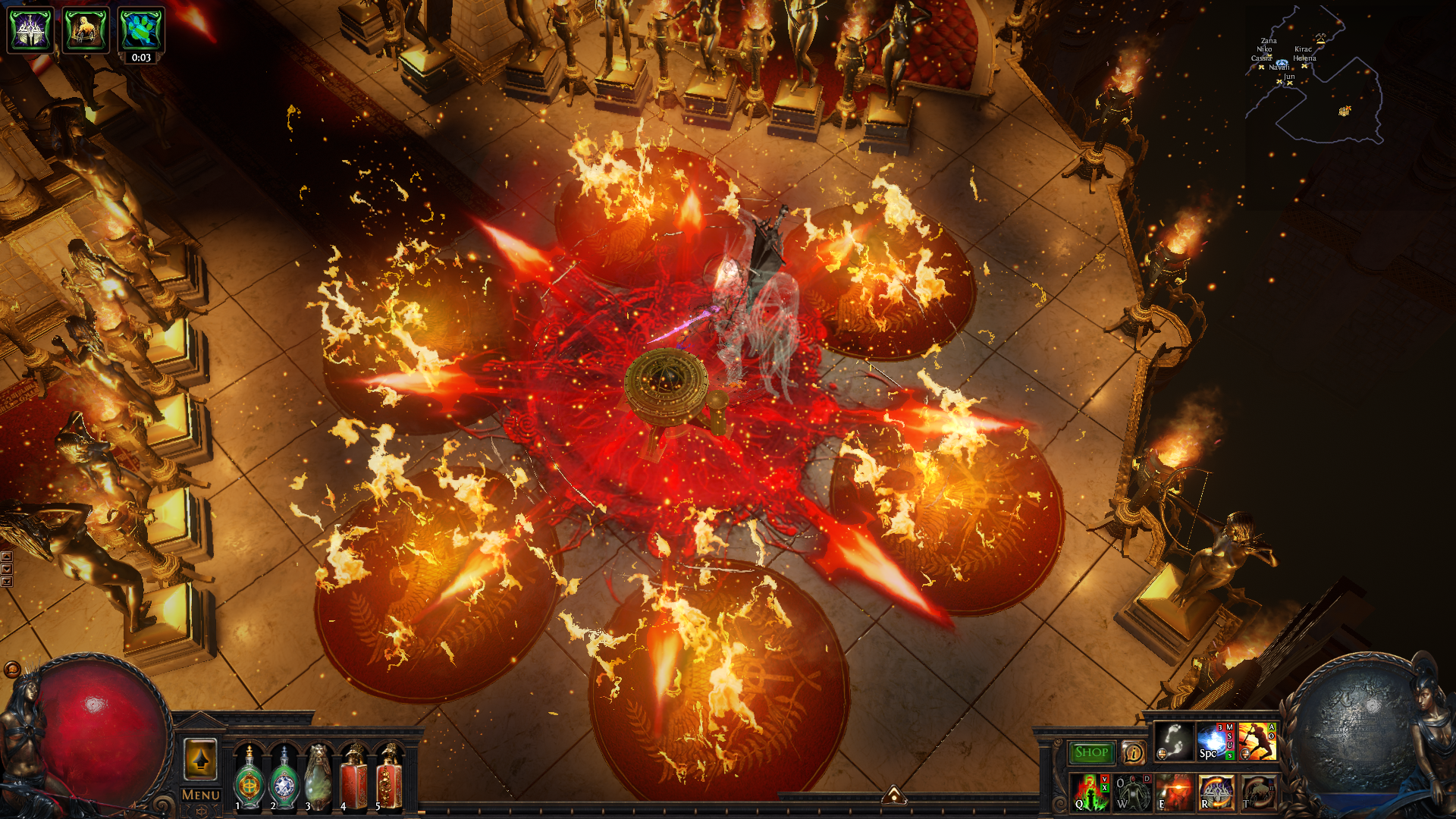
Task: Use the red flask in slot 5
Action: pos(389,777)
